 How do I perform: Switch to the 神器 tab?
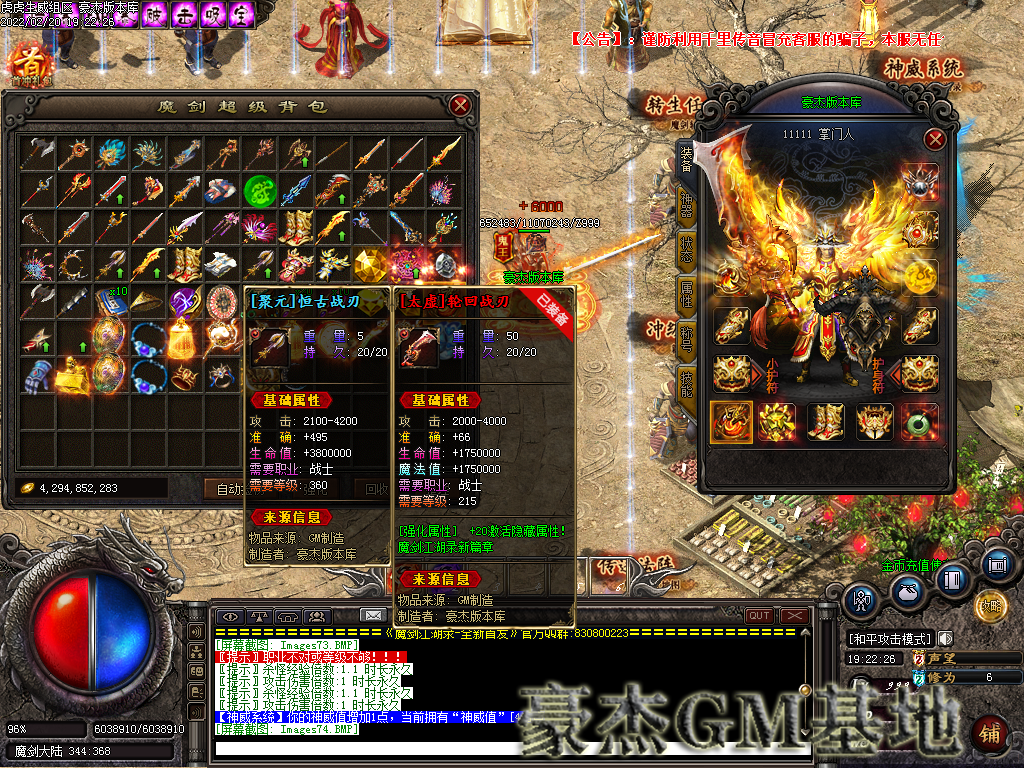coord(686,200)
